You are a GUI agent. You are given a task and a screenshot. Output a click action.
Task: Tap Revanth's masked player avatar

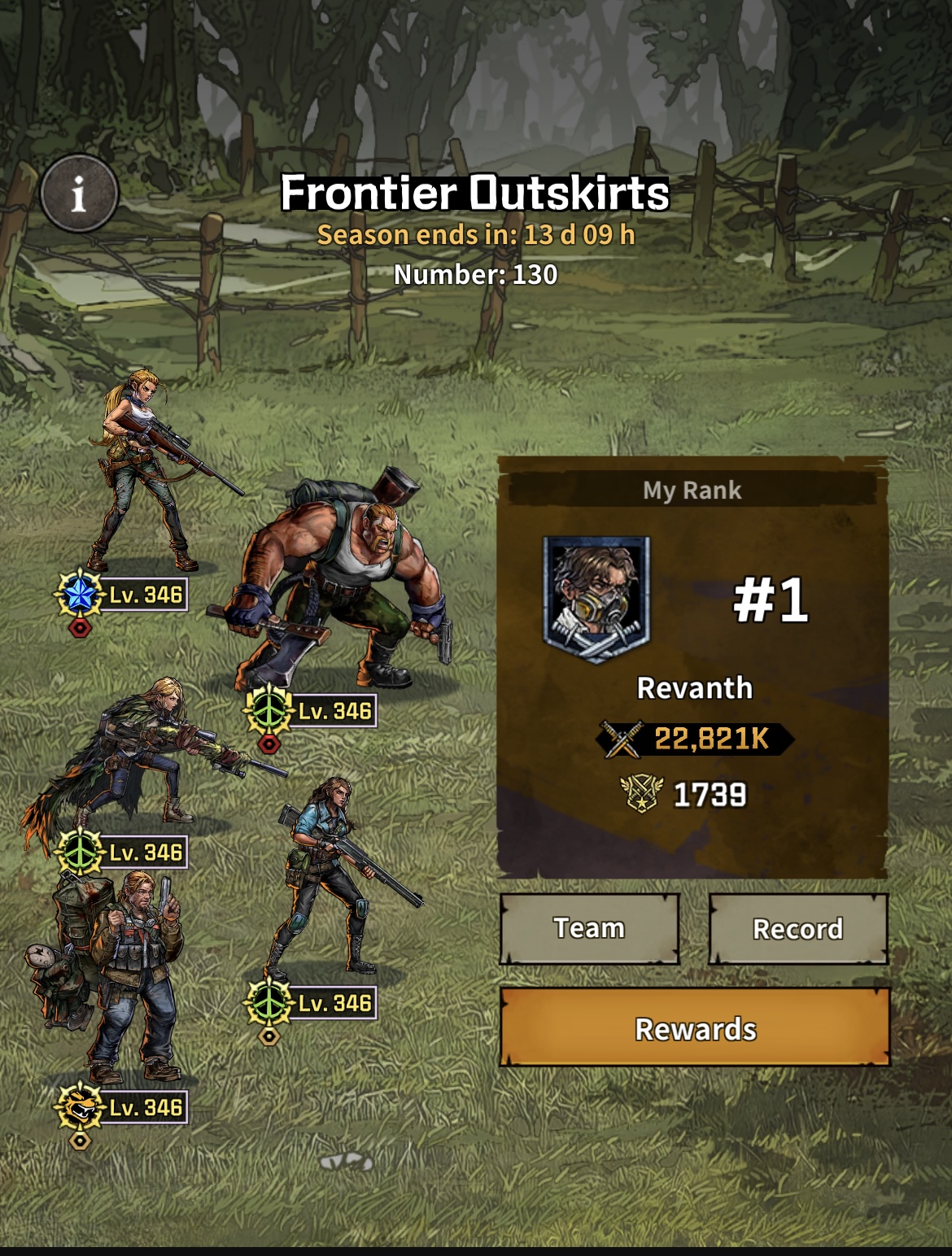click(x=596, y=599)
